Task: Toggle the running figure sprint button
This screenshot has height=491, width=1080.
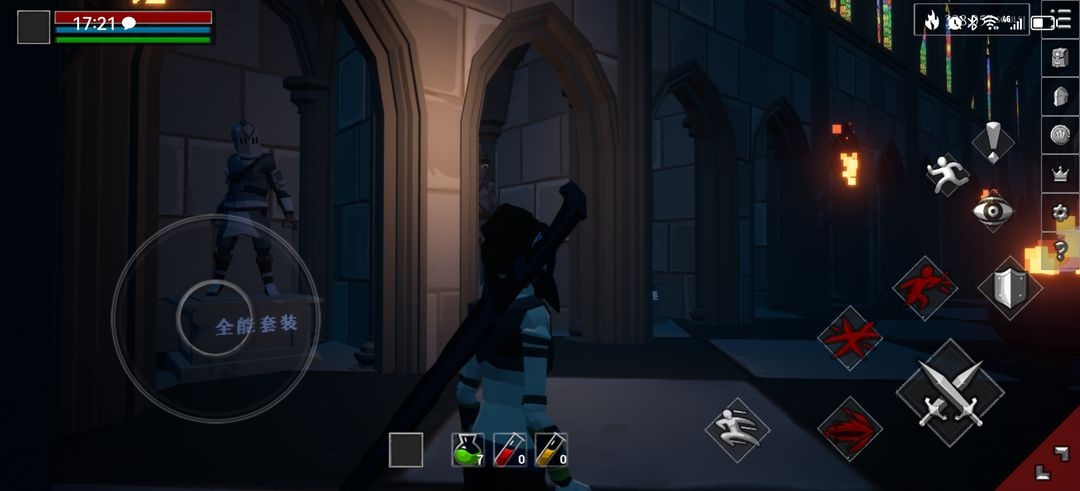Action: 947,175
